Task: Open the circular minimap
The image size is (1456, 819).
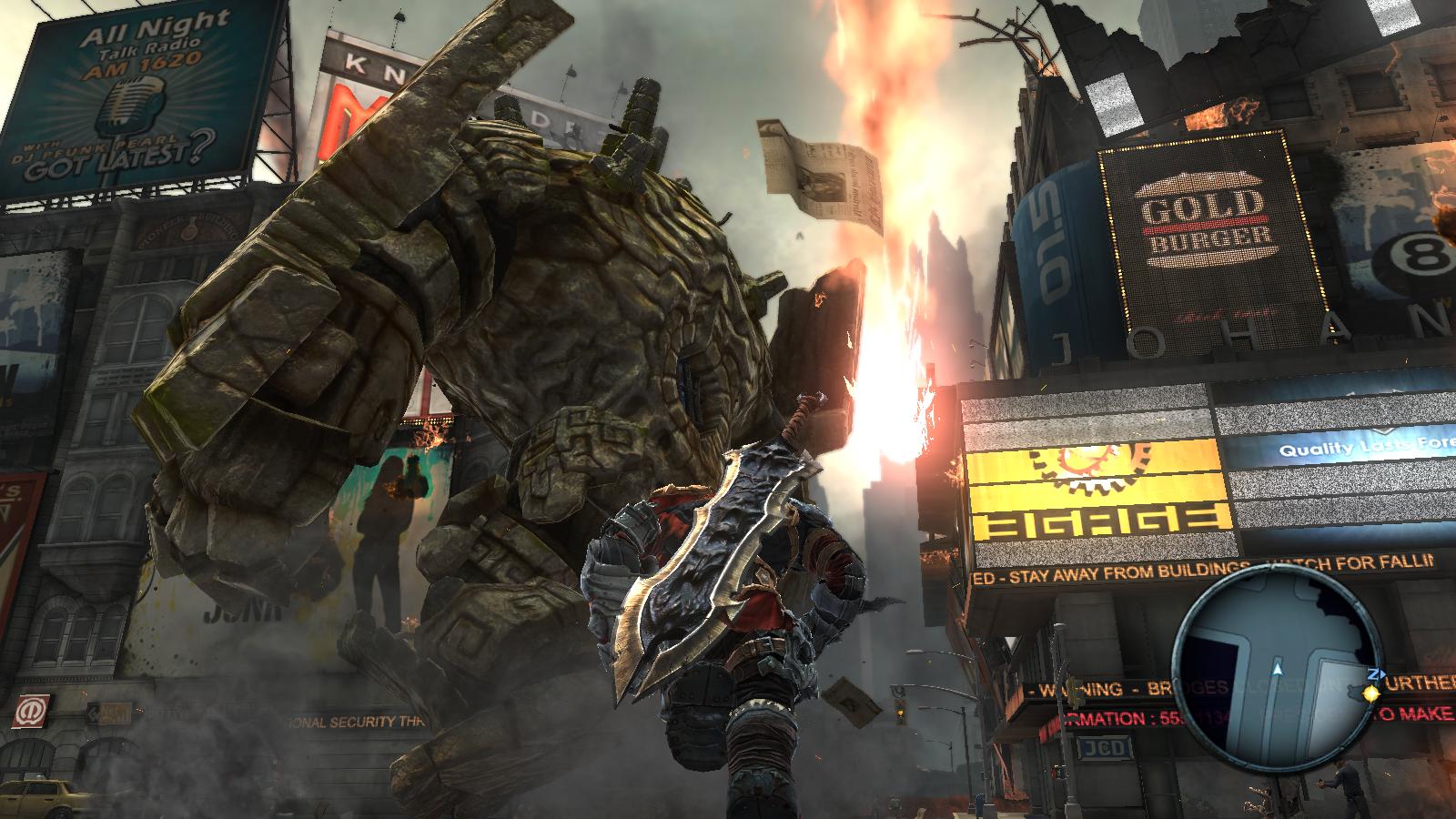Action: click(x=1277, y=667)
